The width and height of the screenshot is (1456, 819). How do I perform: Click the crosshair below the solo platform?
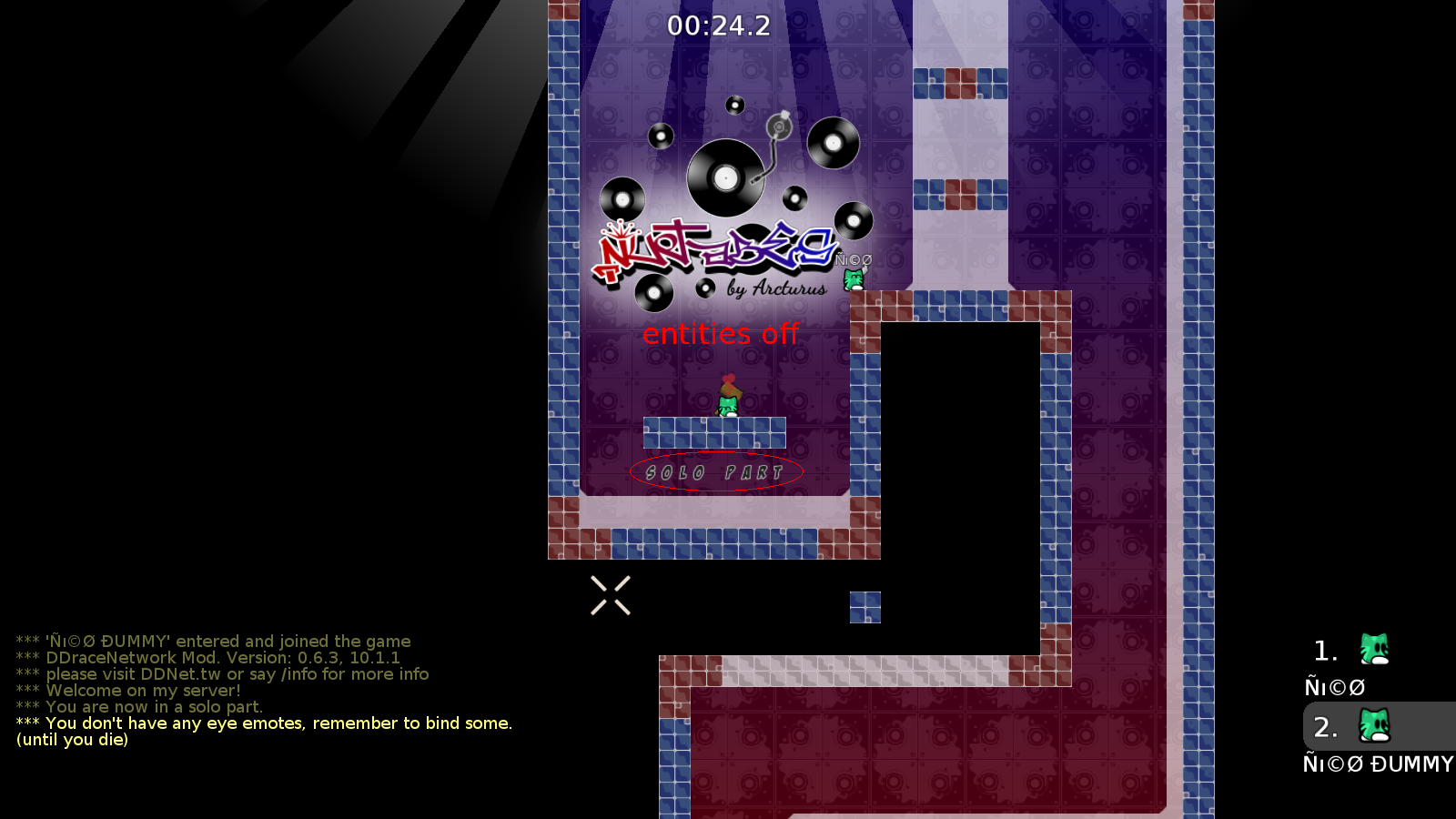click(611, 593)
